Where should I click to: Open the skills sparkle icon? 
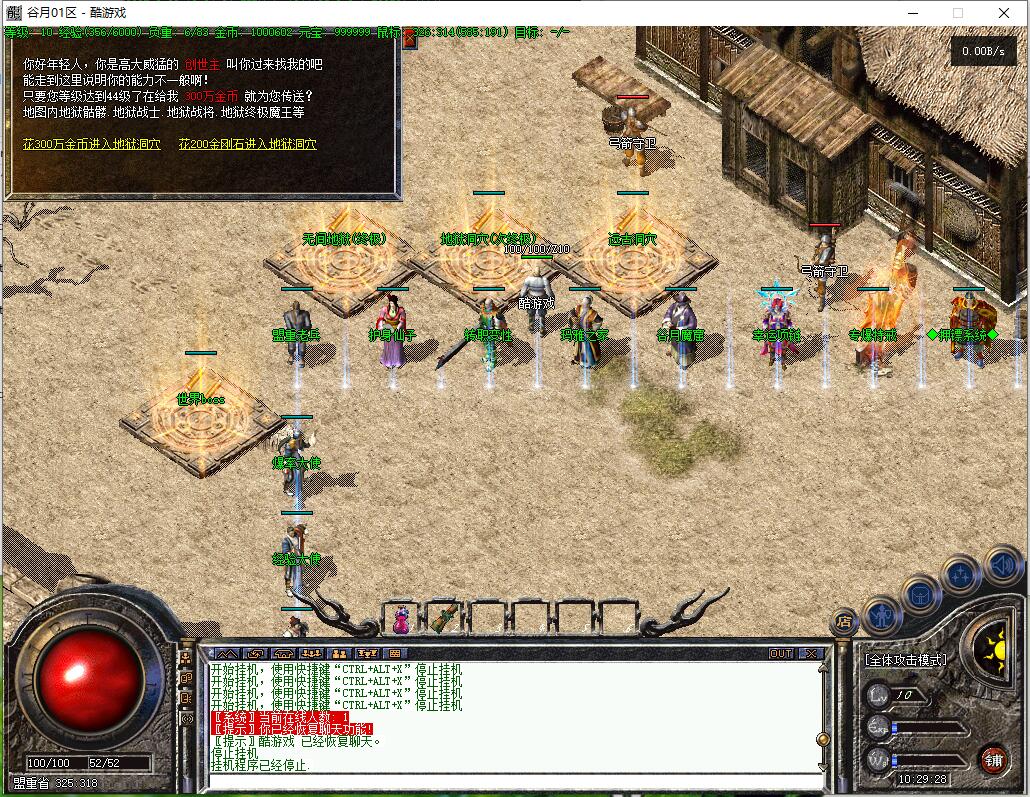pyautogui.click(x=961, y=575)
